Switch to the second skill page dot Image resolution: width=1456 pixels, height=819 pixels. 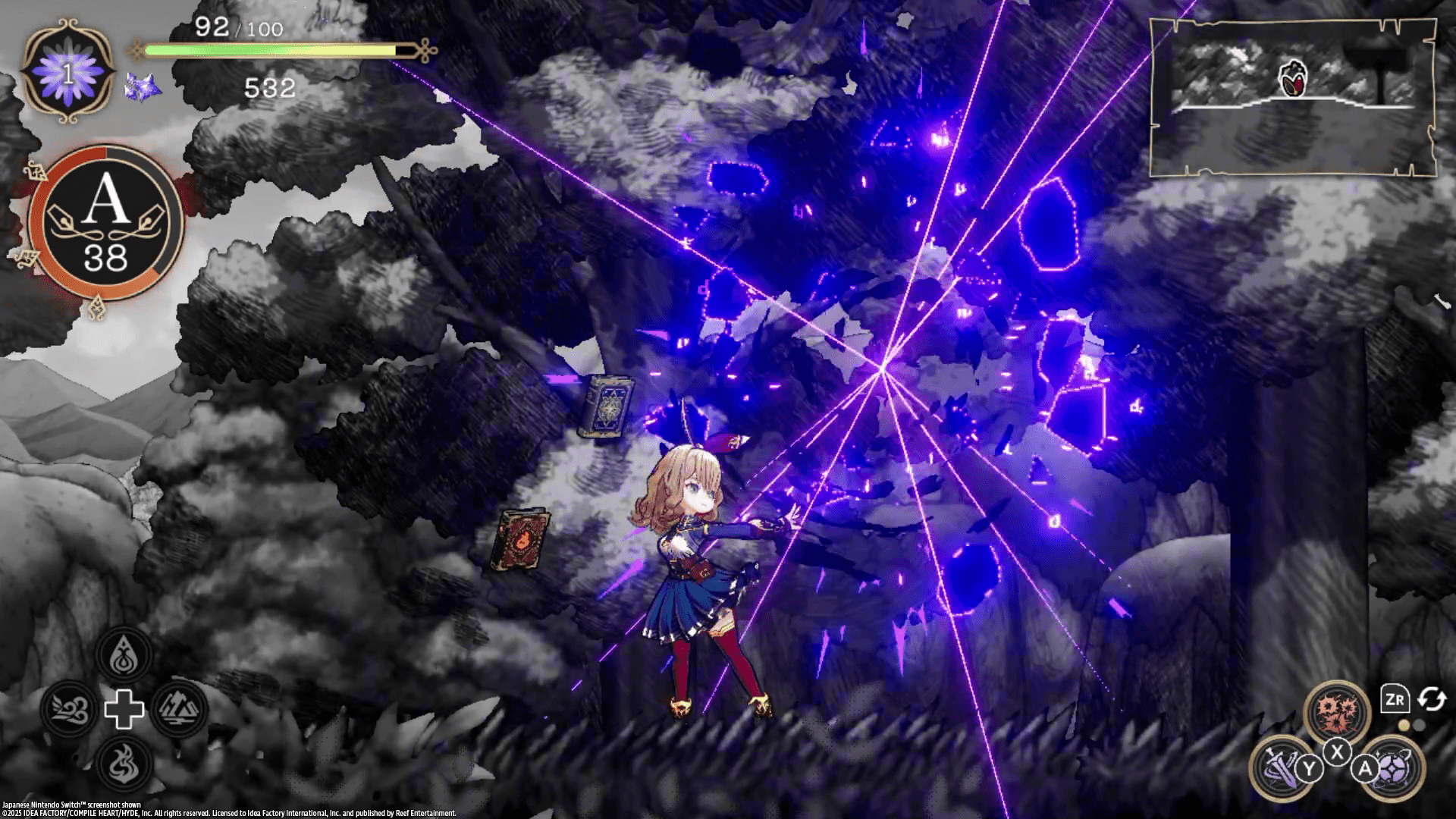click(x=1418, y=724)
